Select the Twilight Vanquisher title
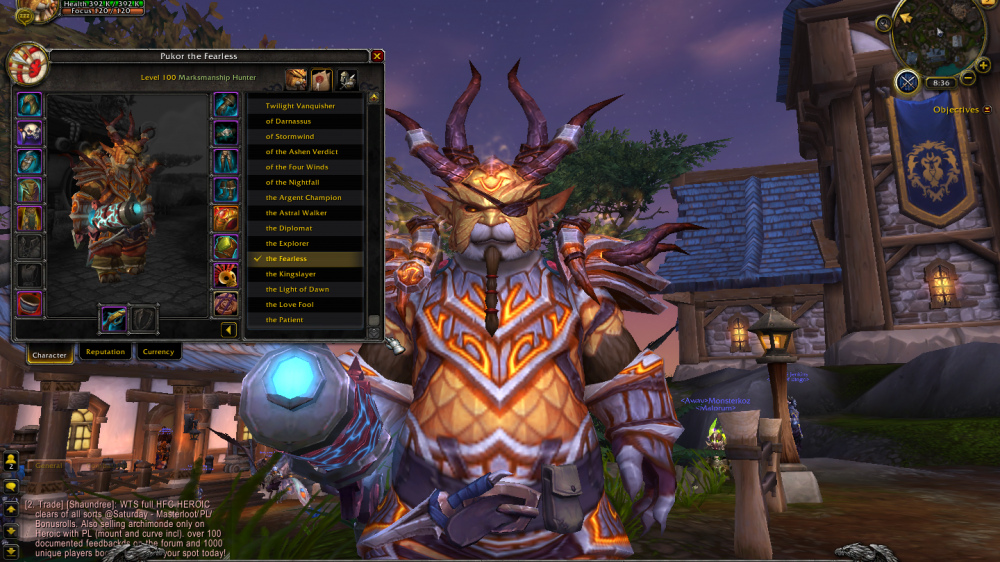 pos(300,106)
